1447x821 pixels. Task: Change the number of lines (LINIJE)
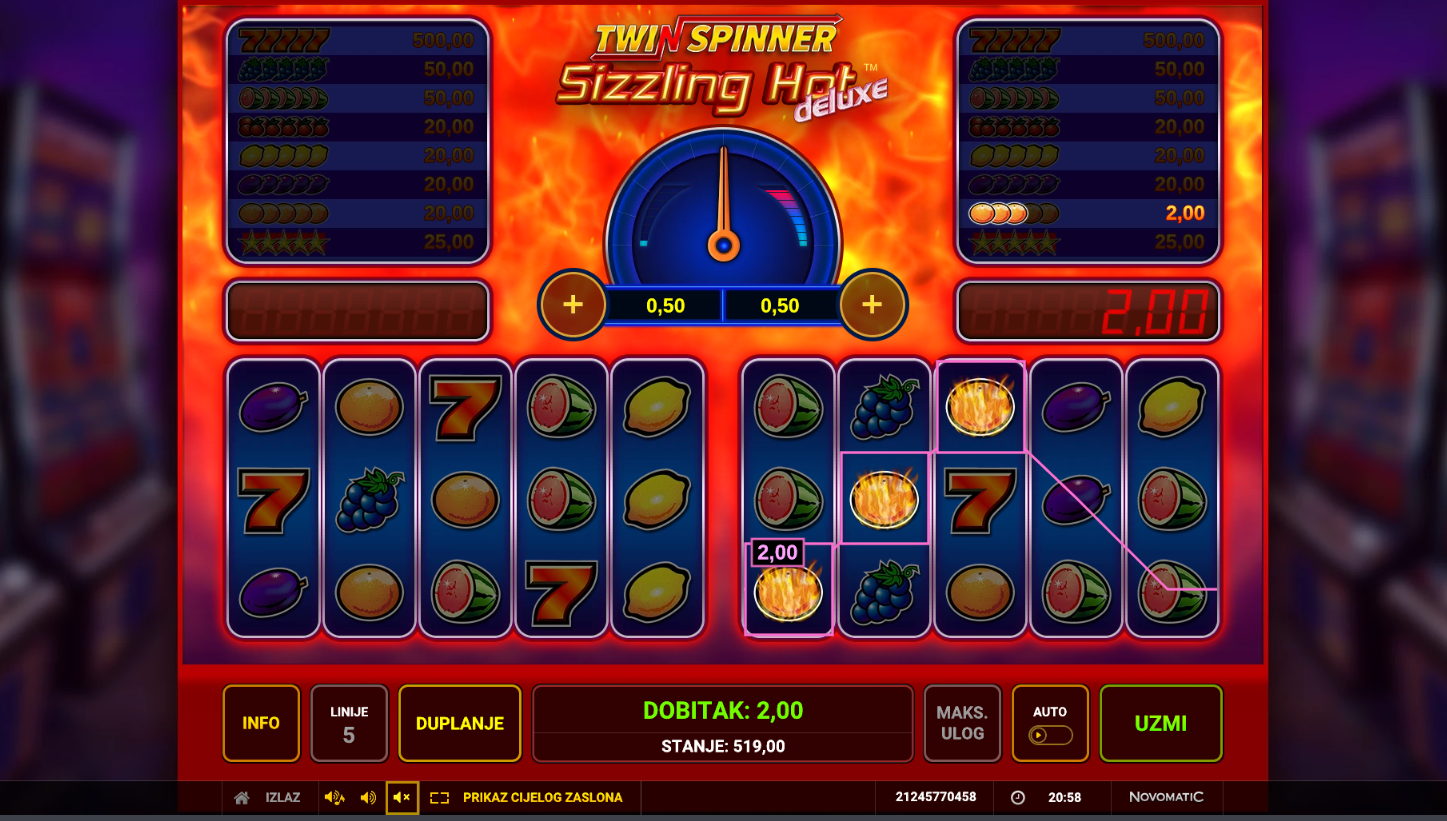(x=349, y=723)
